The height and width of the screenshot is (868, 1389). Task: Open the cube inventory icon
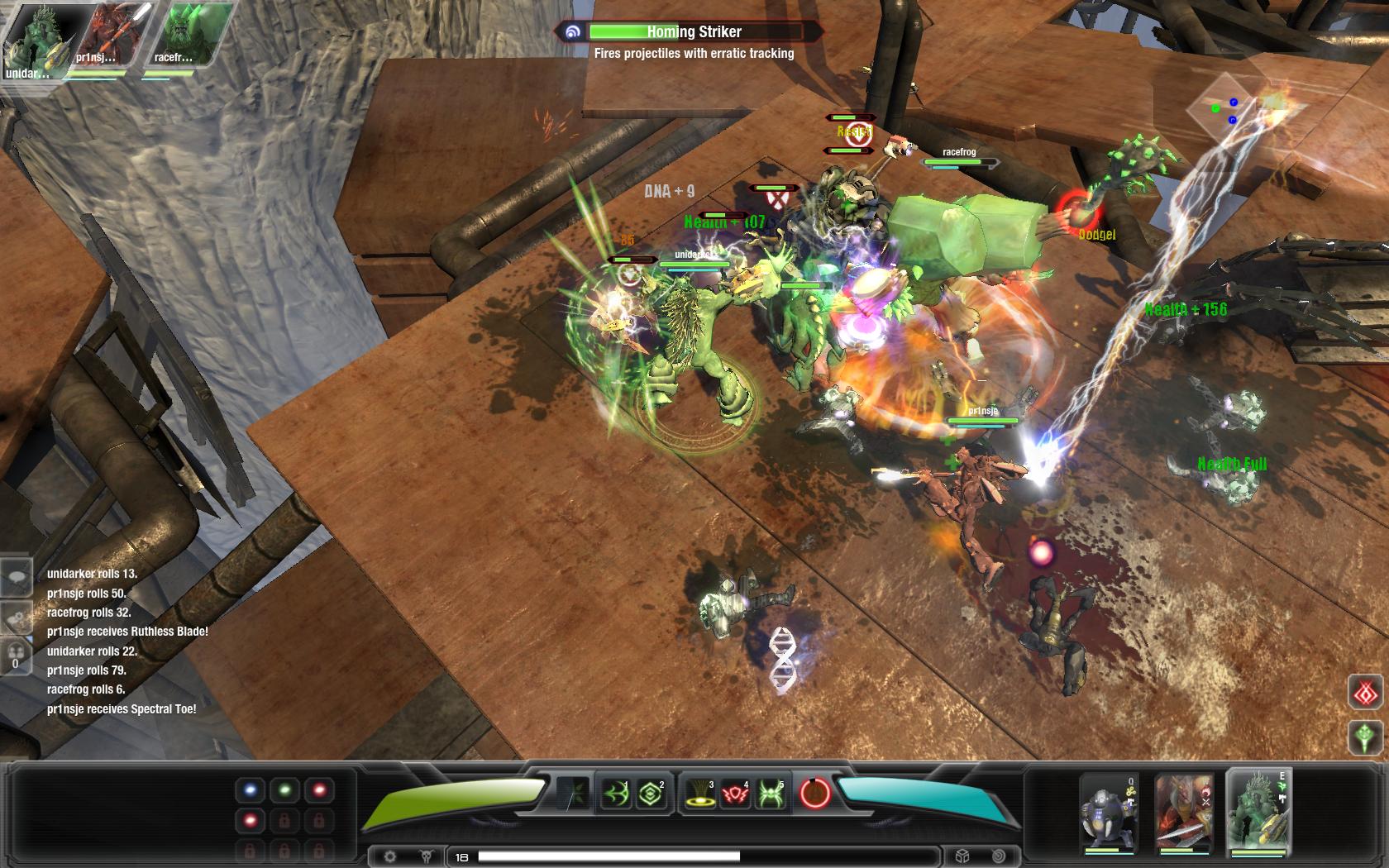click(x=962, y=856)
